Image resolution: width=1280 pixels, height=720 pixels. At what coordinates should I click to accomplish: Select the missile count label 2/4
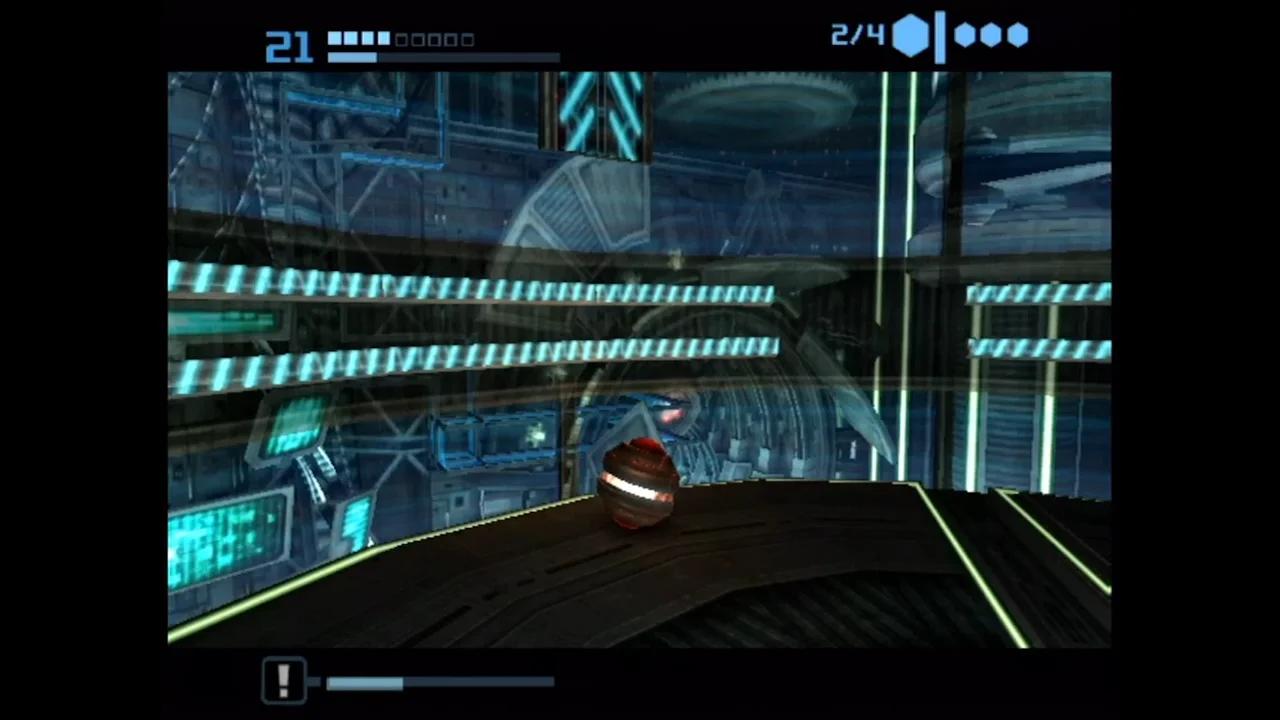[x=856, y=36]
